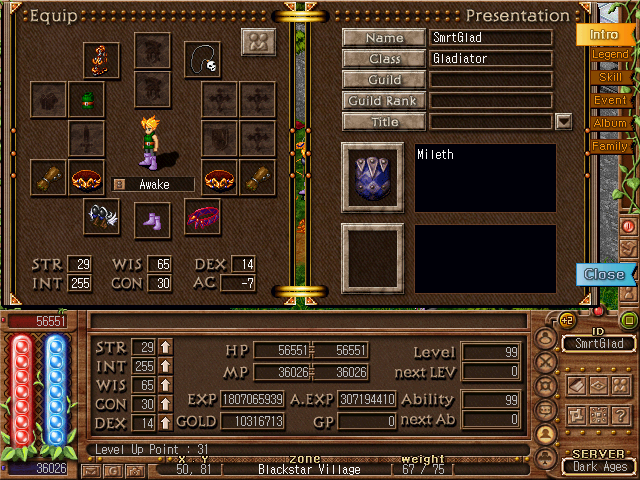This screenshot has width=640, height=480.
Task: Select the Family tab
Action: (609, 146)
